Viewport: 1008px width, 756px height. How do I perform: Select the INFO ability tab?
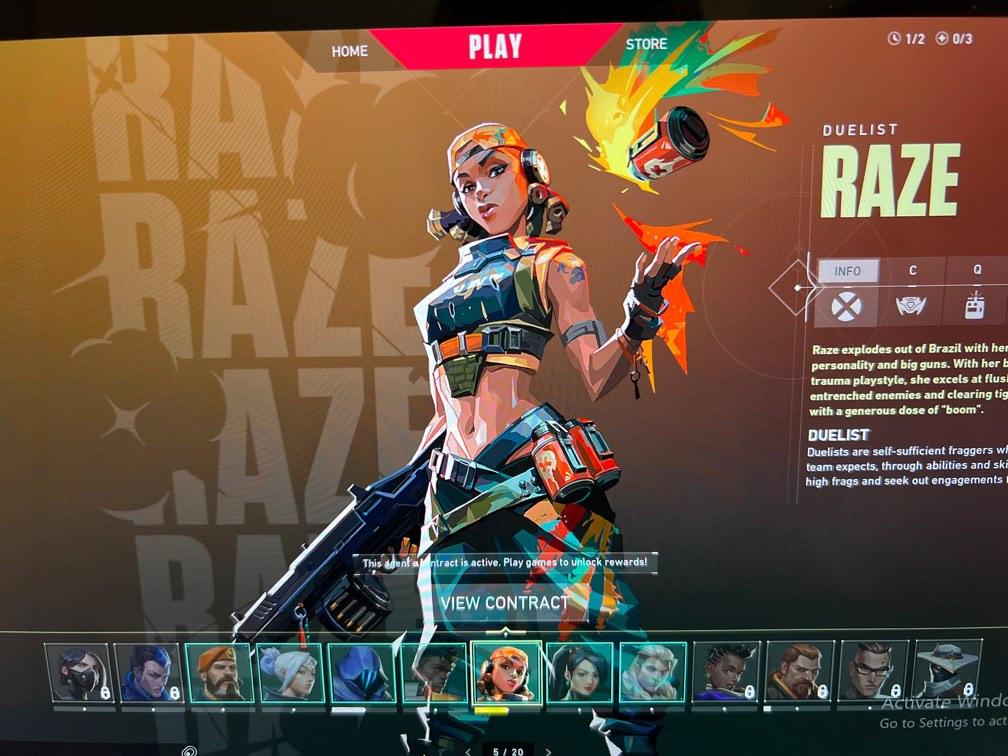[847, 271]
